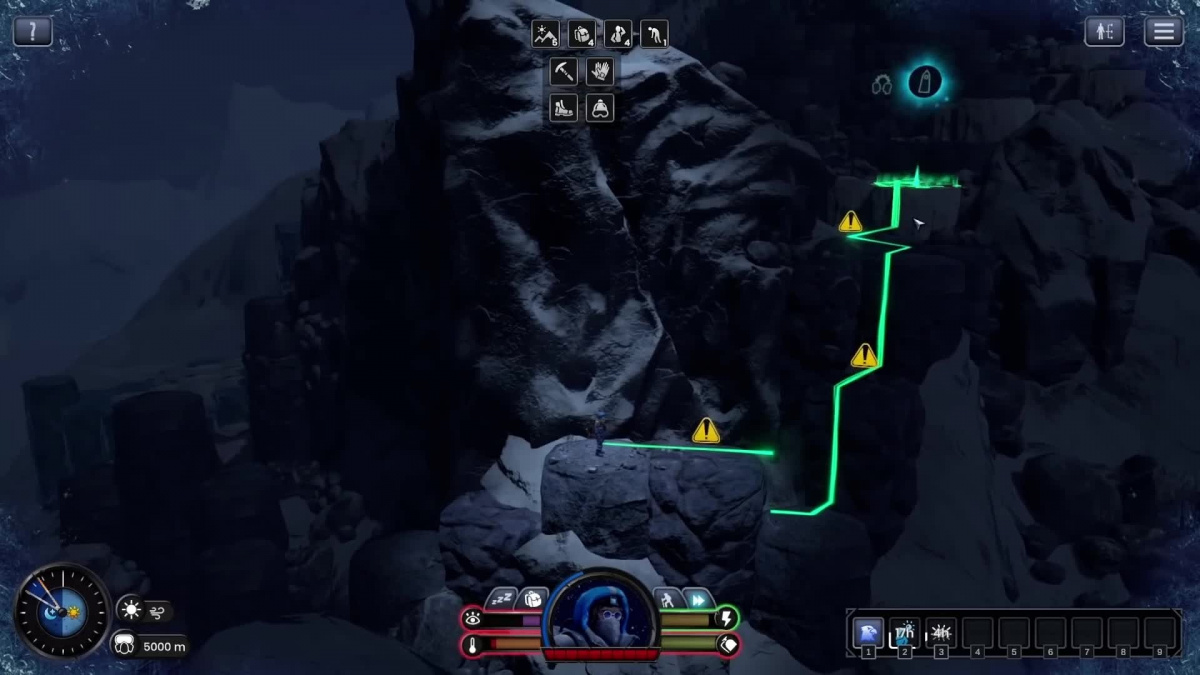This screenshot has width=1200, height=675.
Task: Open the sleep (zzz) tab
Action: [x=502, y=598]
